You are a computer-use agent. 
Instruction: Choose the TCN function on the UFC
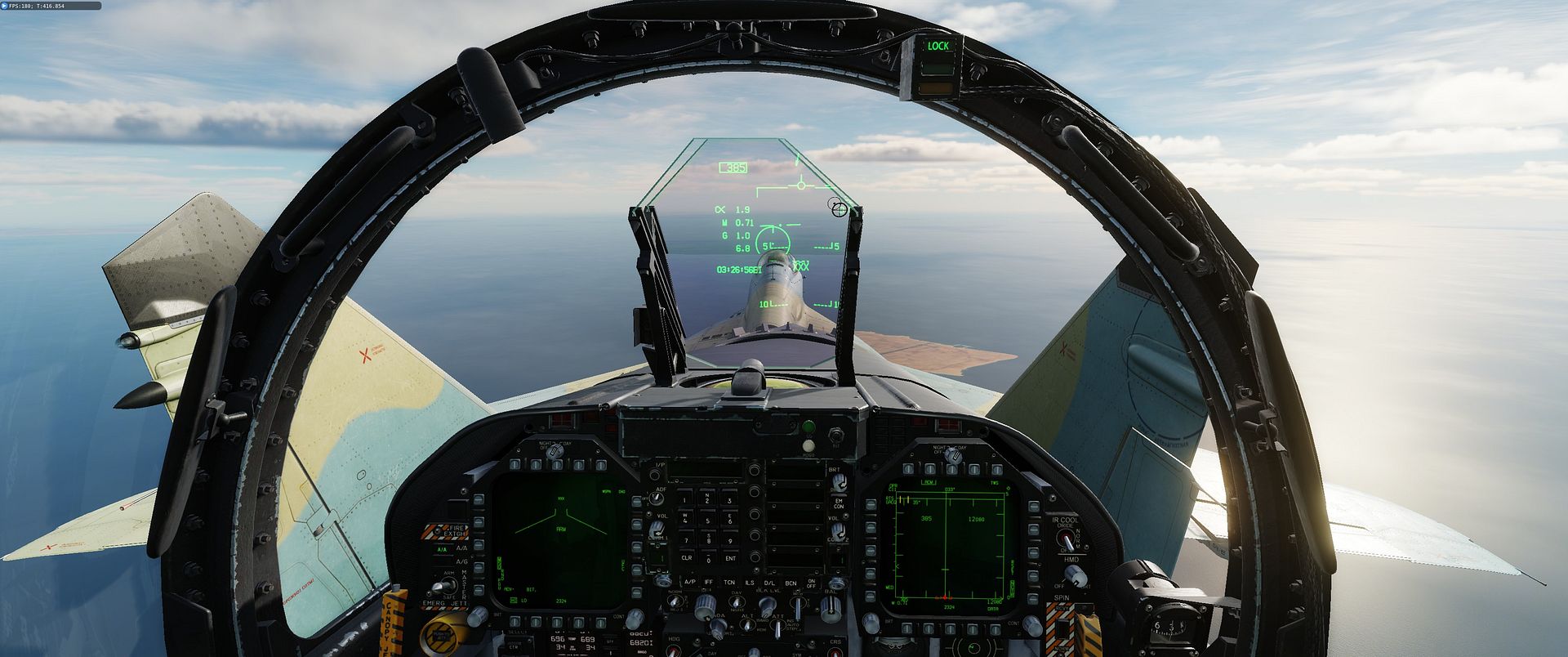pyautogui.click(x=729, y=582)
